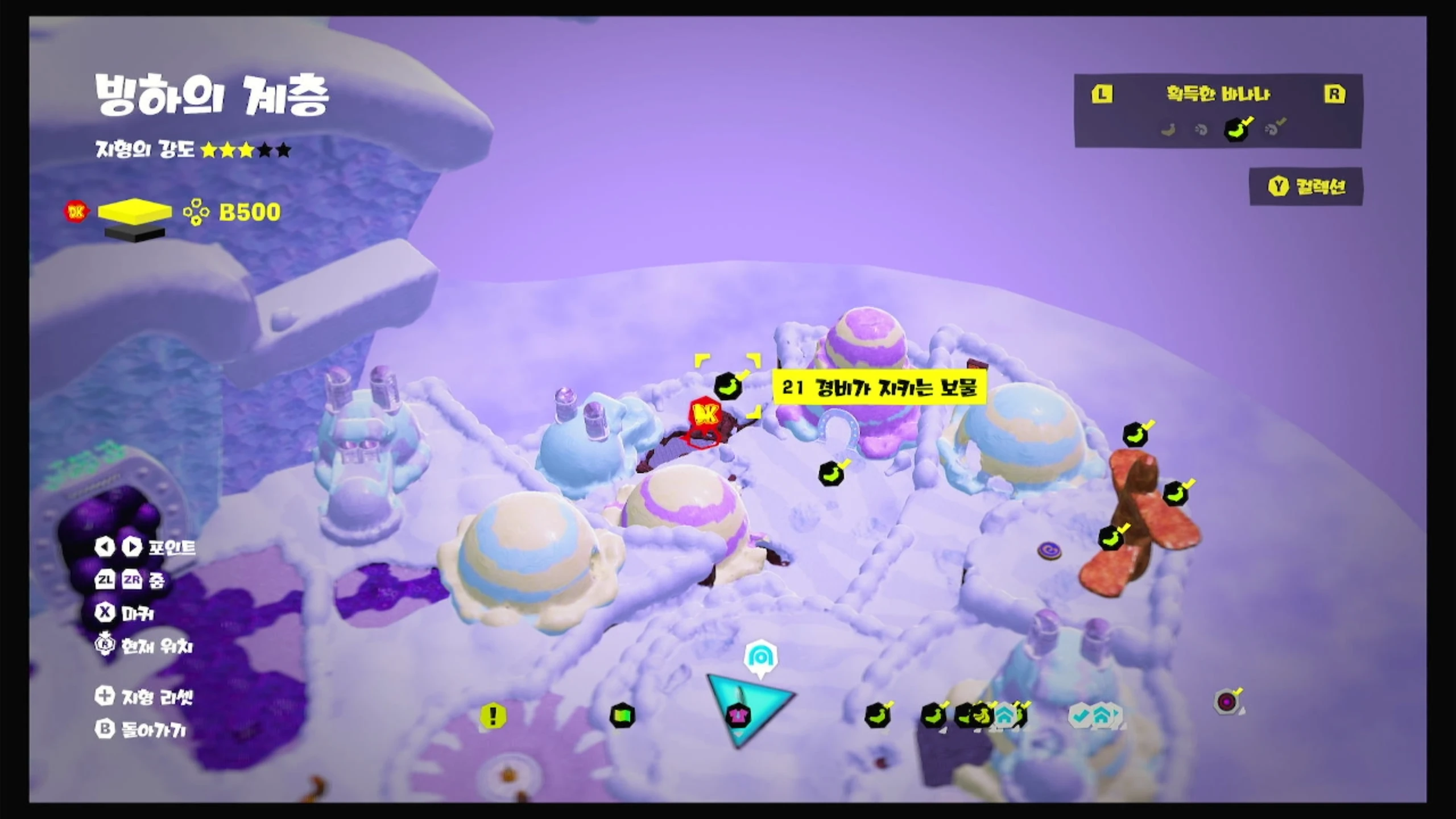
Task: Pick the cyan arch warp point pin
Action: point(760,658)
